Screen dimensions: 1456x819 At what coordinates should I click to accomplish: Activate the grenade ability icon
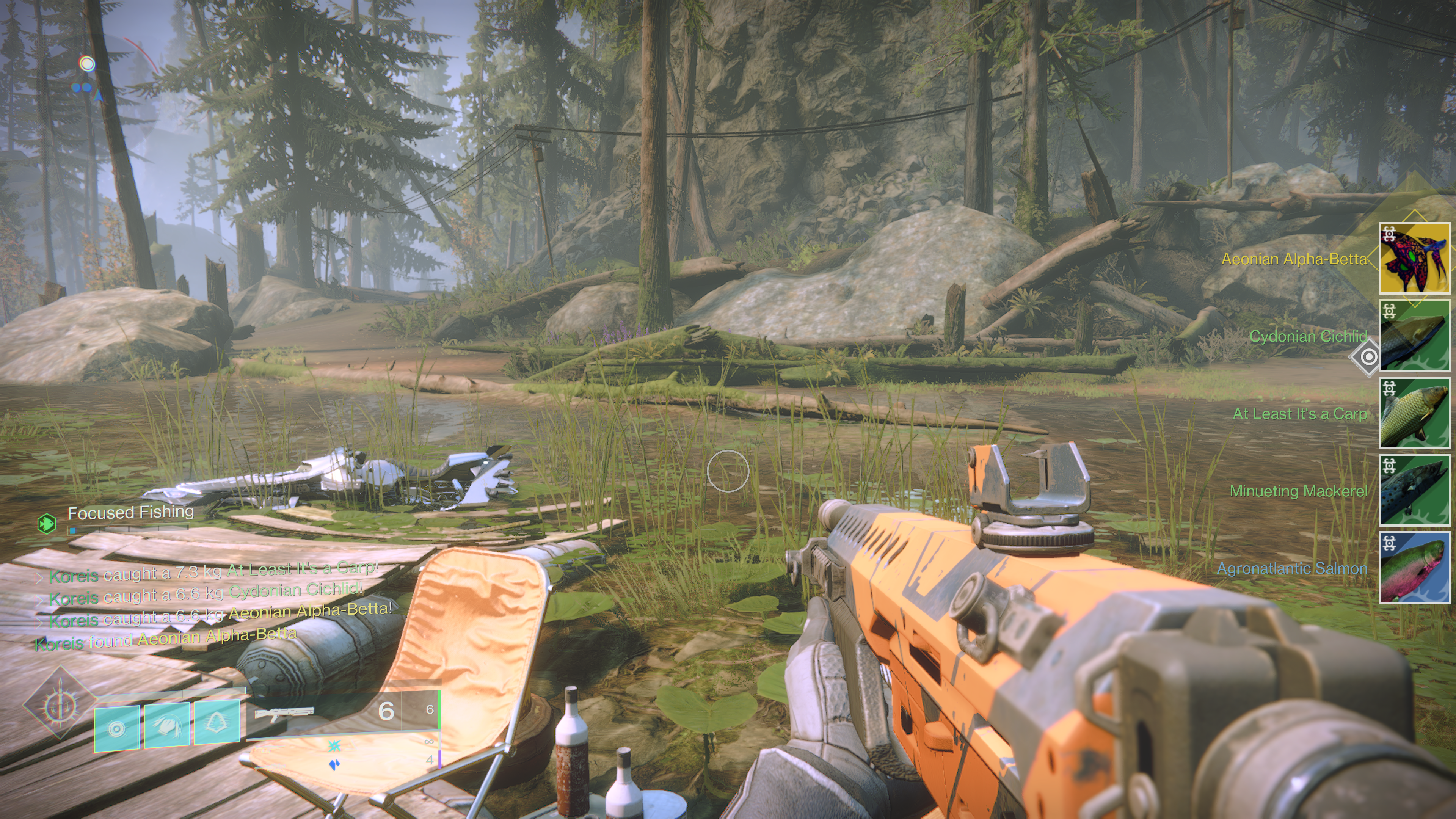(x=116, y=728)
